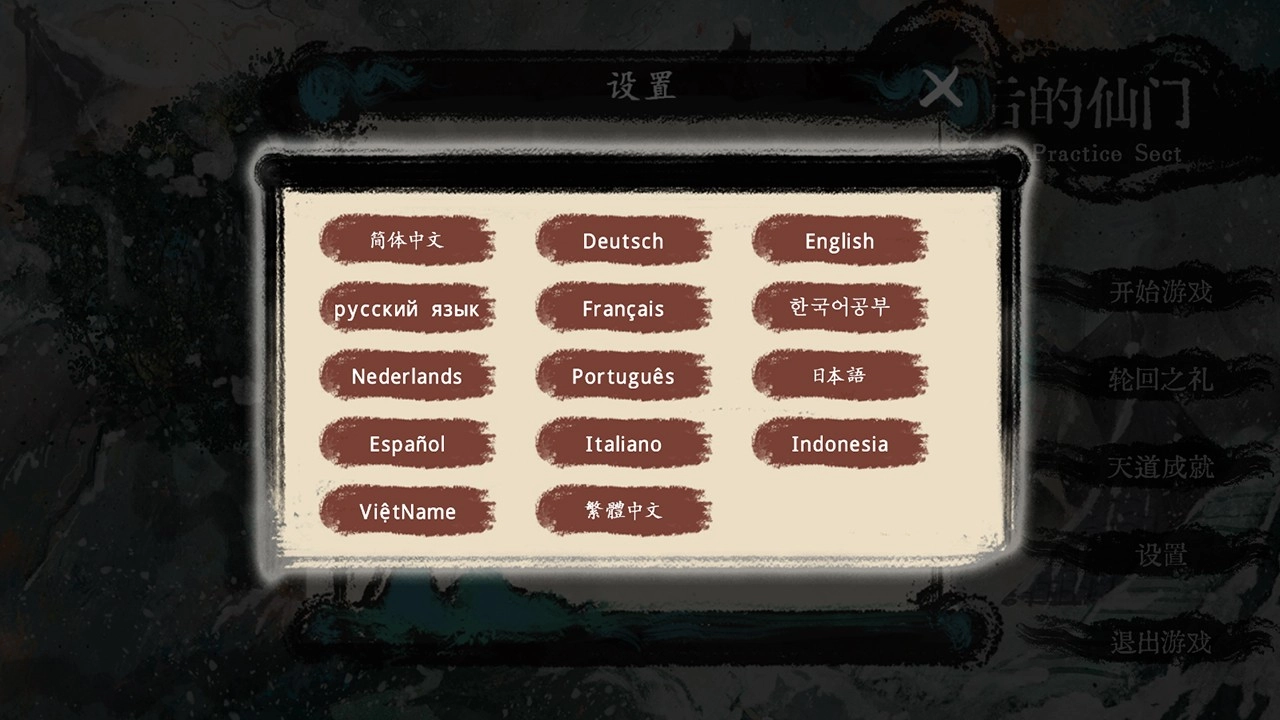Screen dimensions: 1280x720
Task: Select the 日本語 language option
Action: click(840, 376)
